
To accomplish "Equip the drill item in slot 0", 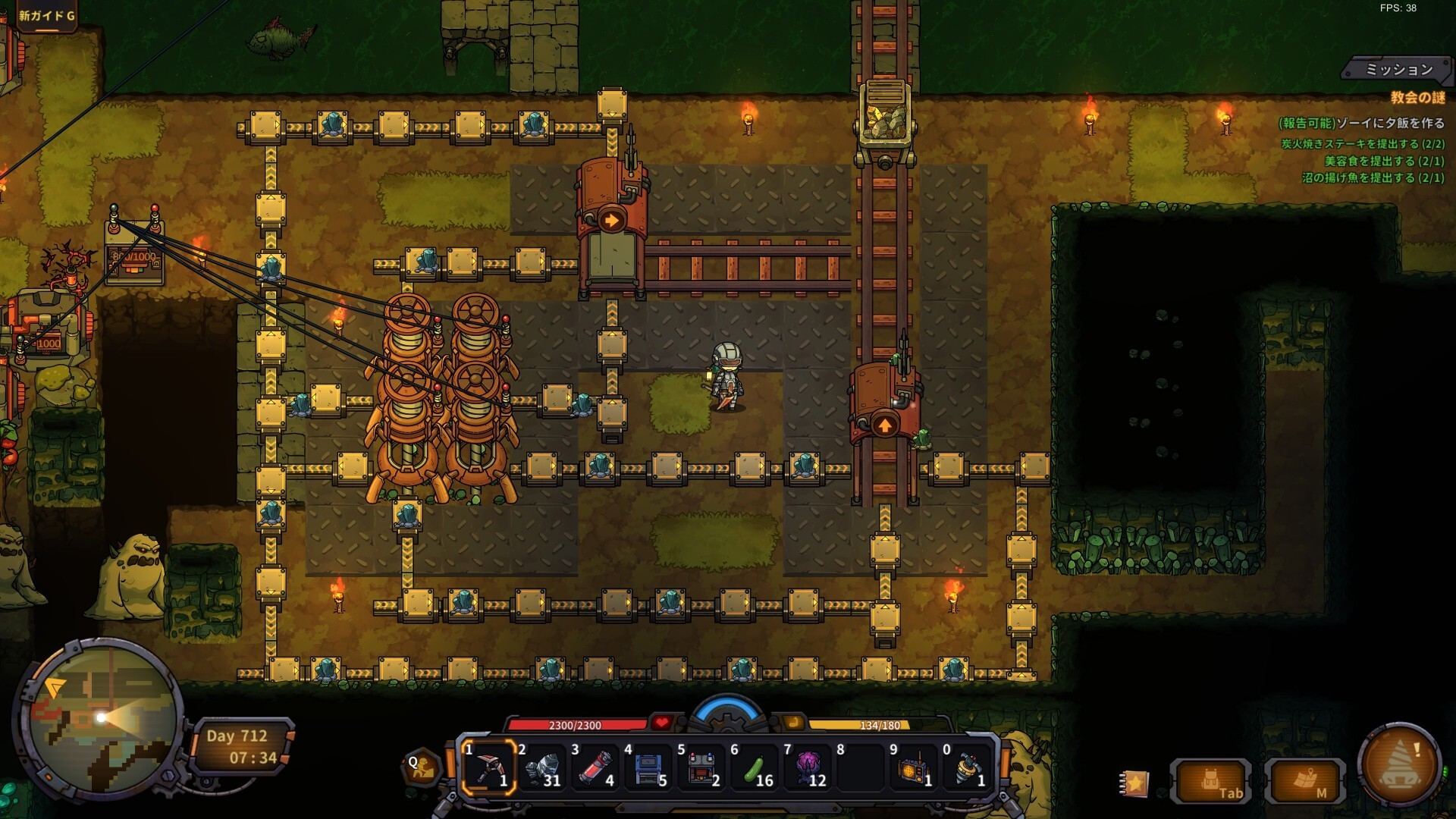I will (967, 767).
